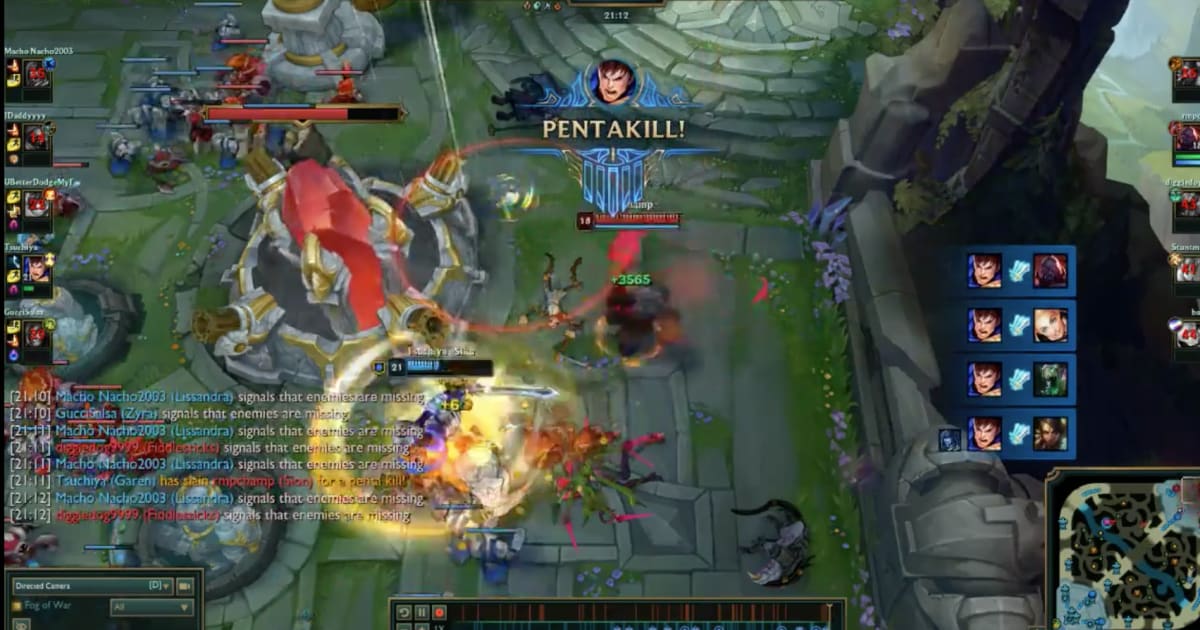The height and width of the screenshot is (630, 1200).
Task: Toggle the Fog of War checkbox
Action: point(16,606)
